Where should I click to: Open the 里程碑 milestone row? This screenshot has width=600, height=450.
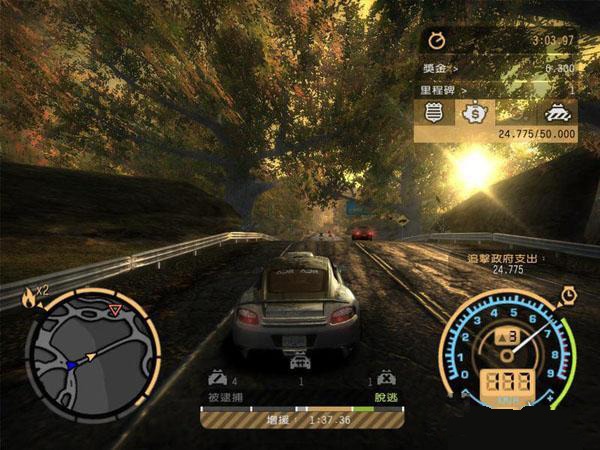coord(497,89)
